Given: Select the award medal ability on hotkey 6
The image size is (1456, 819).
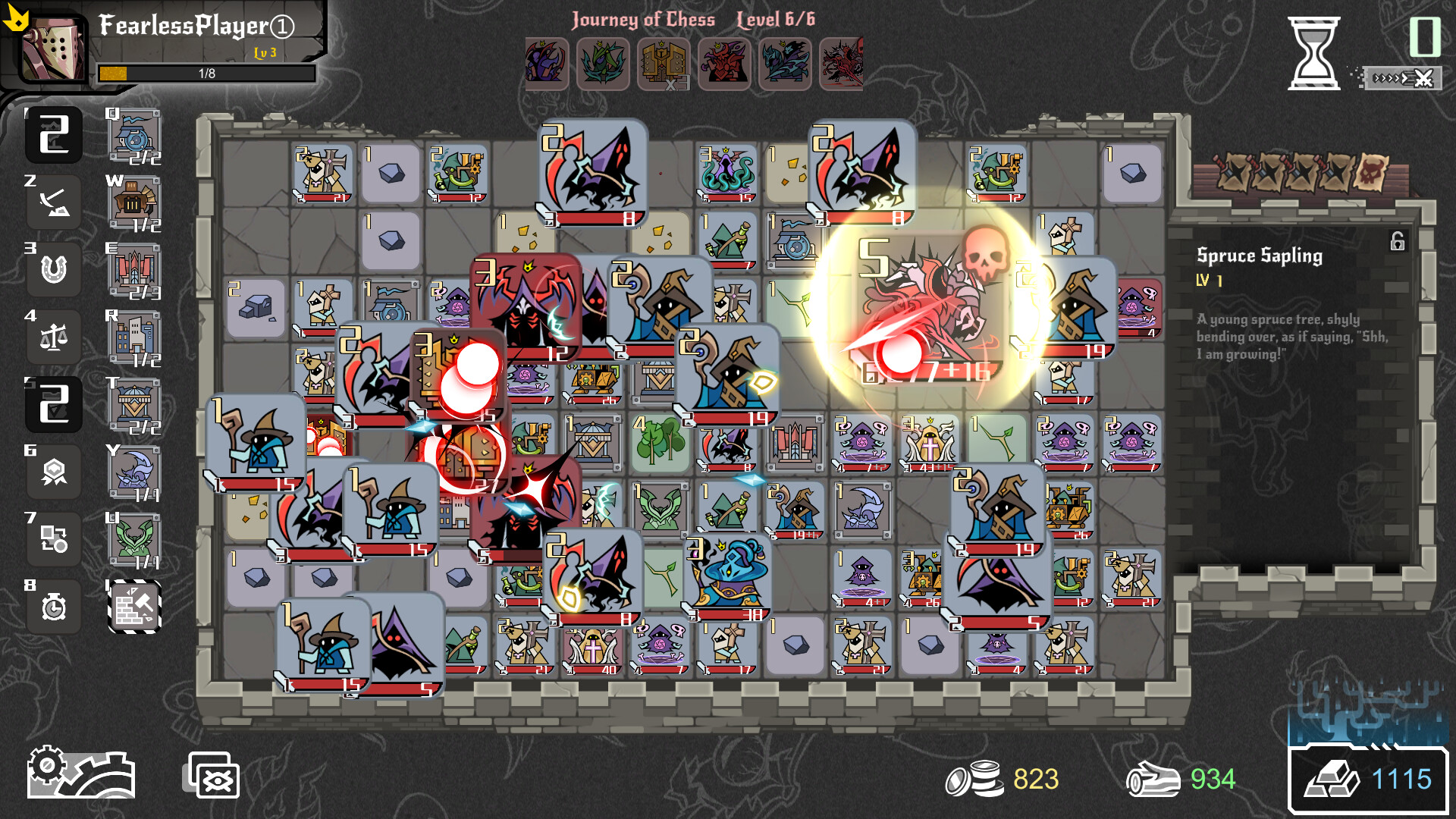Looking at the screenshot, I should click(x=53, y=472).
